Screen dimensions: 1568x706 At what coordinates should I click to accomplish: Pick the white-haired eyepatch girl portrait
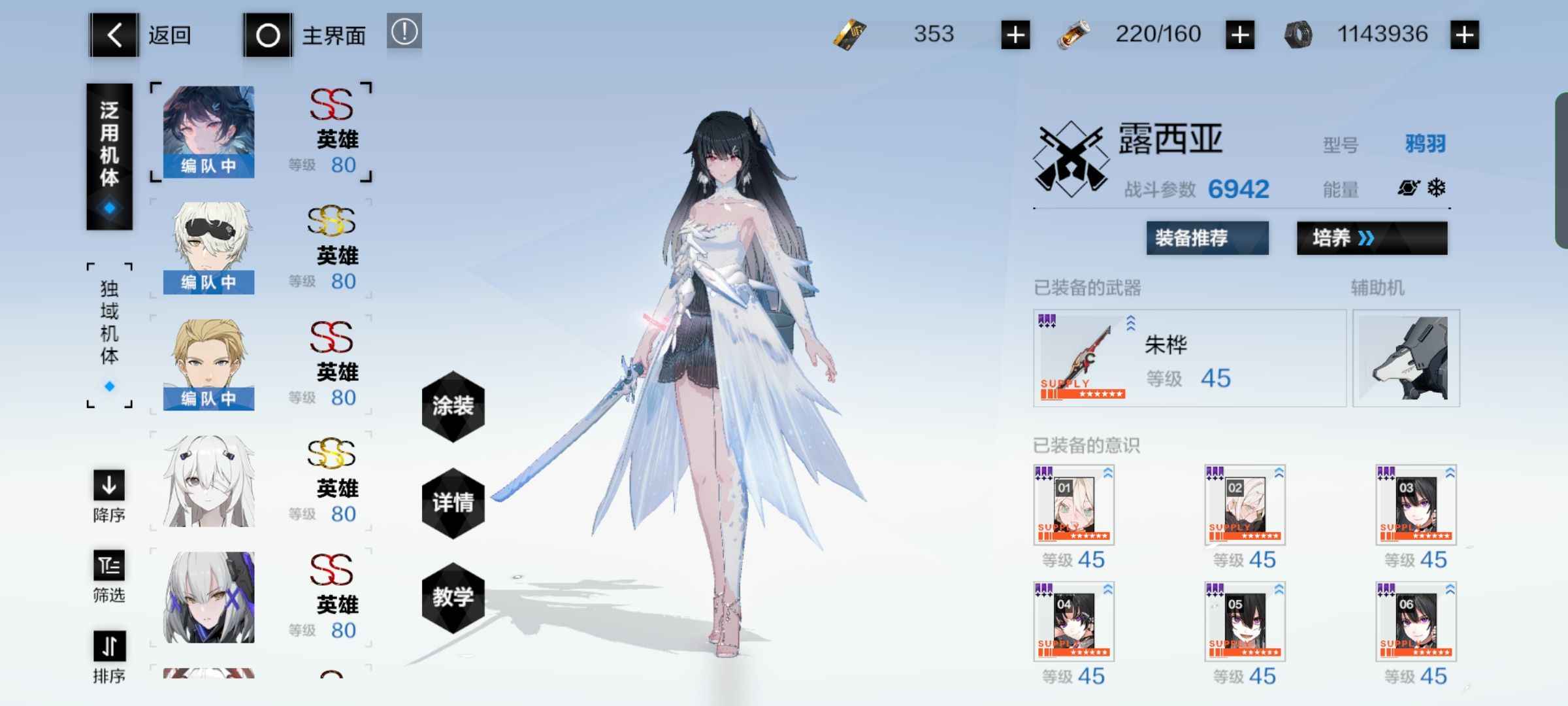pyautogui.click(x=208, y=480)
